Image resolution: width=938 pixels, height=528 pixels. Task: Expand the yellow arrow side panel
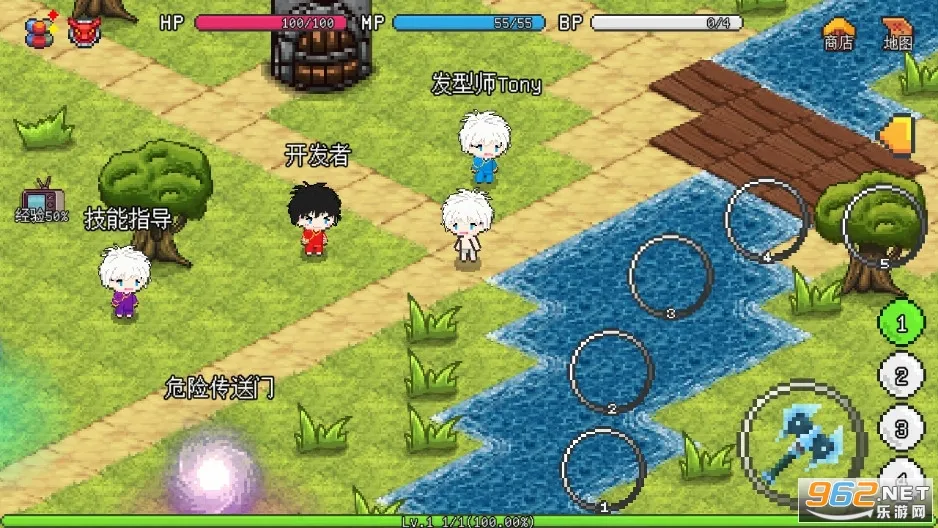point(900,136)
